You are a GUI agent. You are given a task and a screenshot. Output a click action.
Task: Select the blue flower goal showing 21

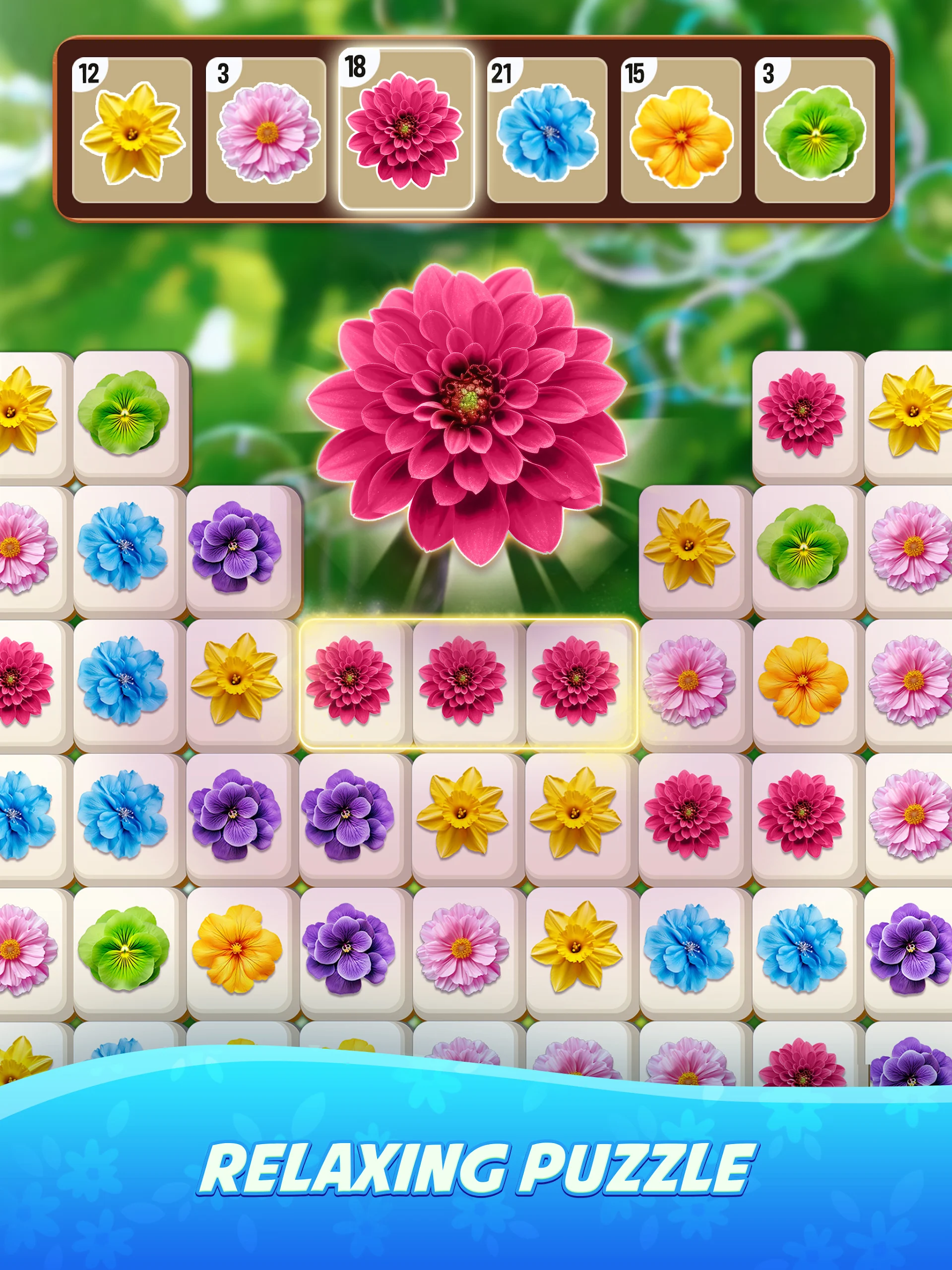tap(547, 130)
